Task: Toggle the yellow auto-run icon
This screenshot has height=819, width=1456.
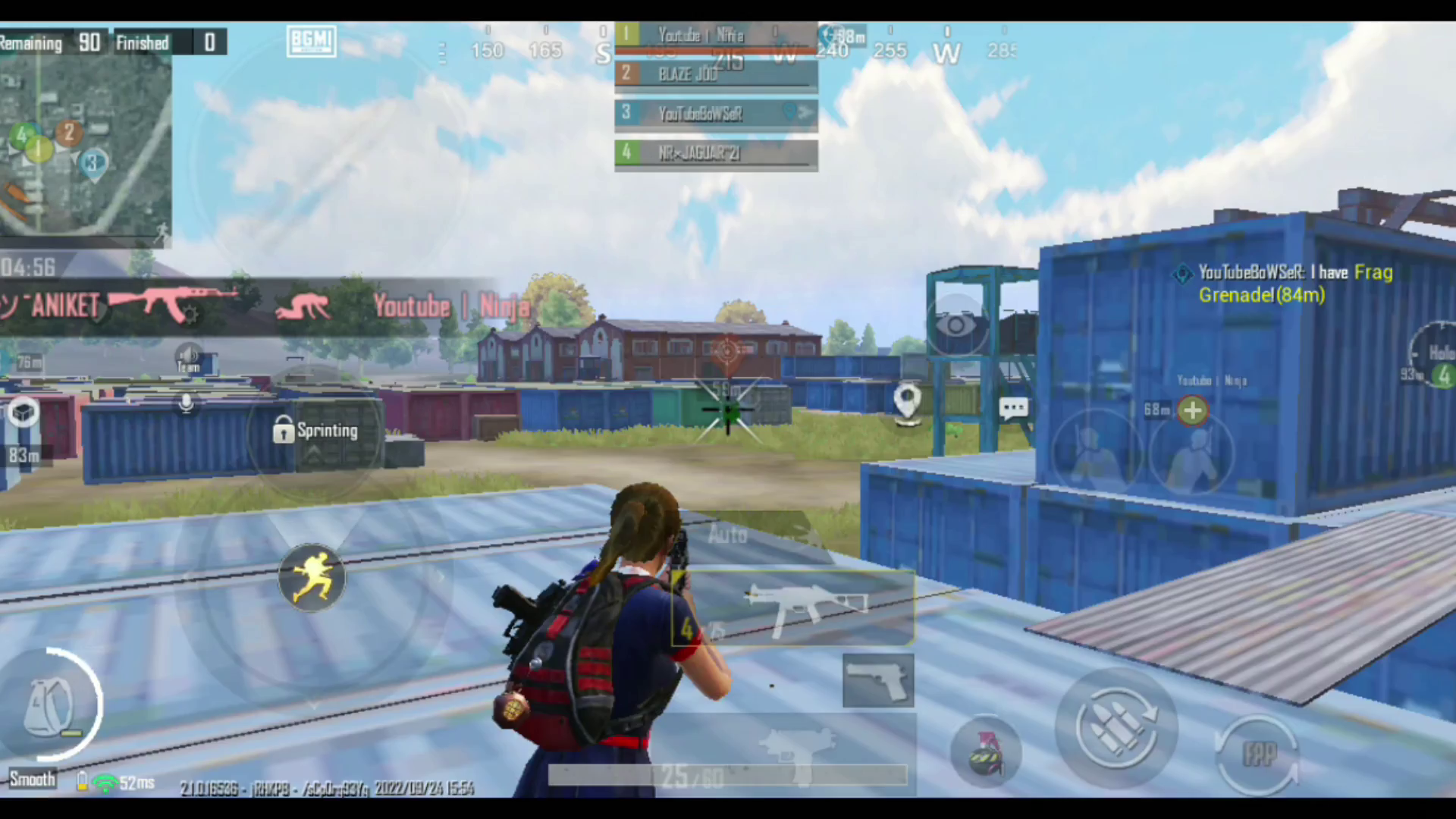Action: click(x=312, y=576)
